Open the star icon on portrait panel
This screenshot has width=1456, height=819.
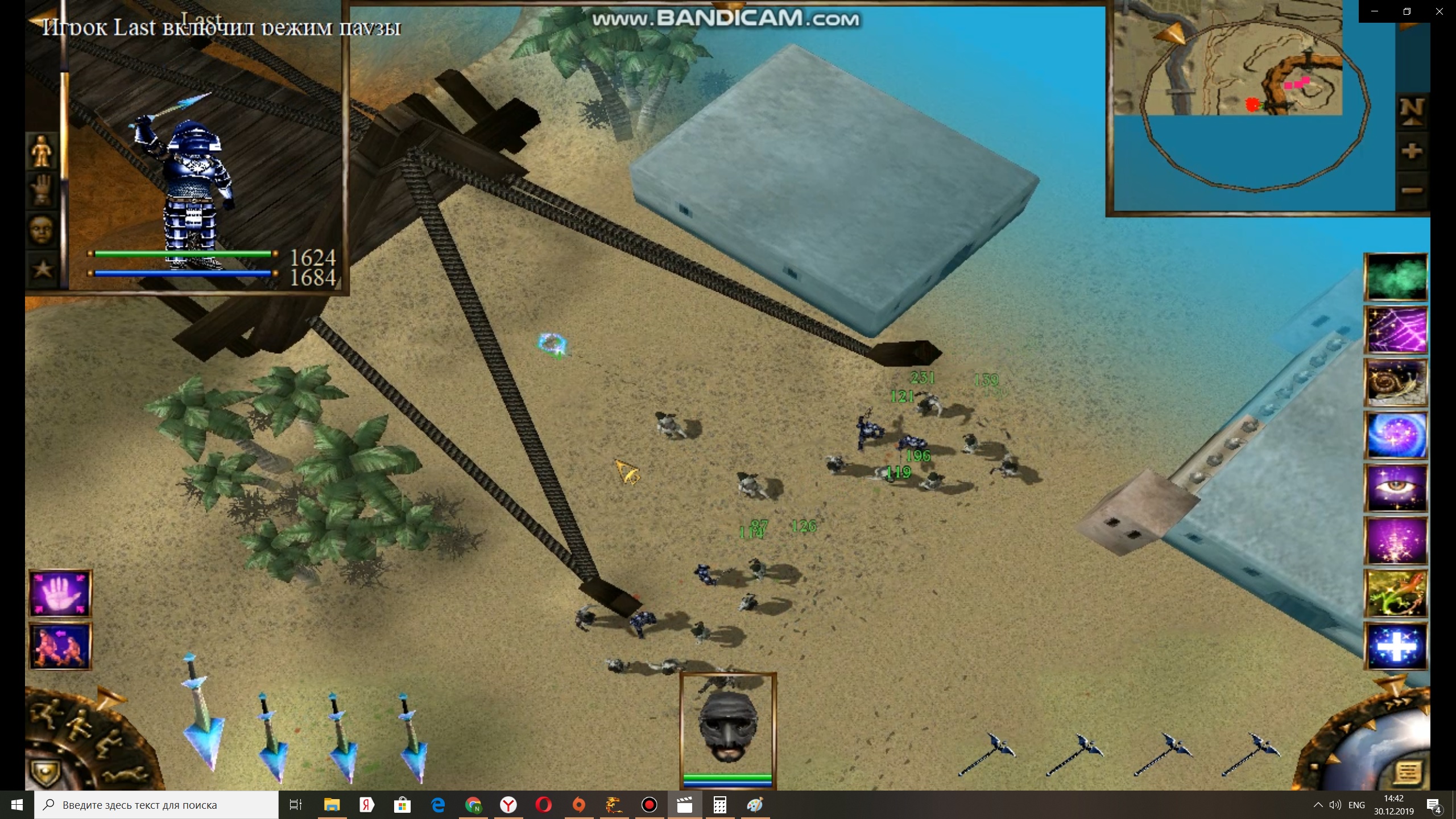(42, 268)
